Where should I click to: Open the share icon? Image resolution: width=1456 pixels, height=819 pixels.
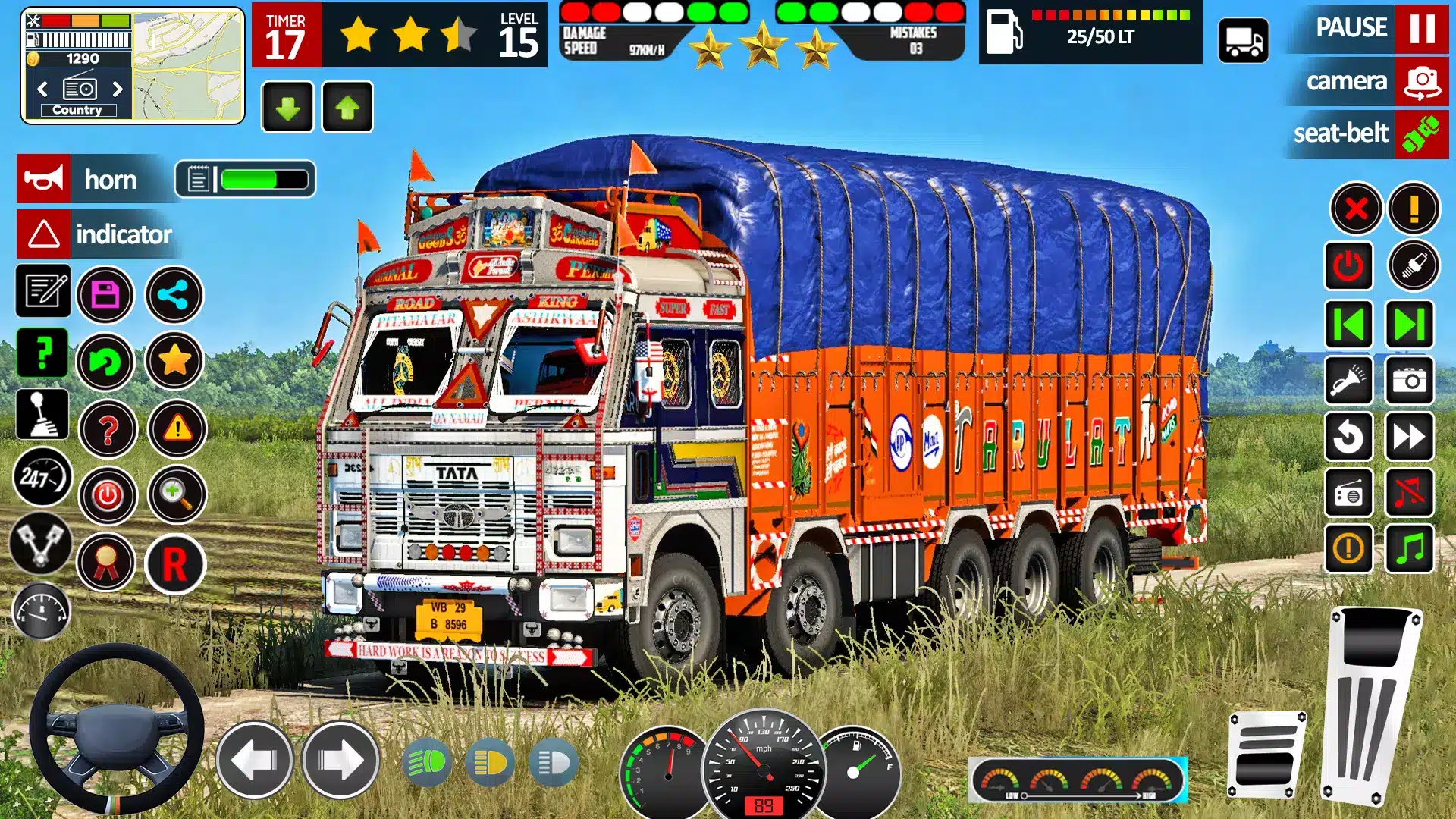tap(174, 295)
